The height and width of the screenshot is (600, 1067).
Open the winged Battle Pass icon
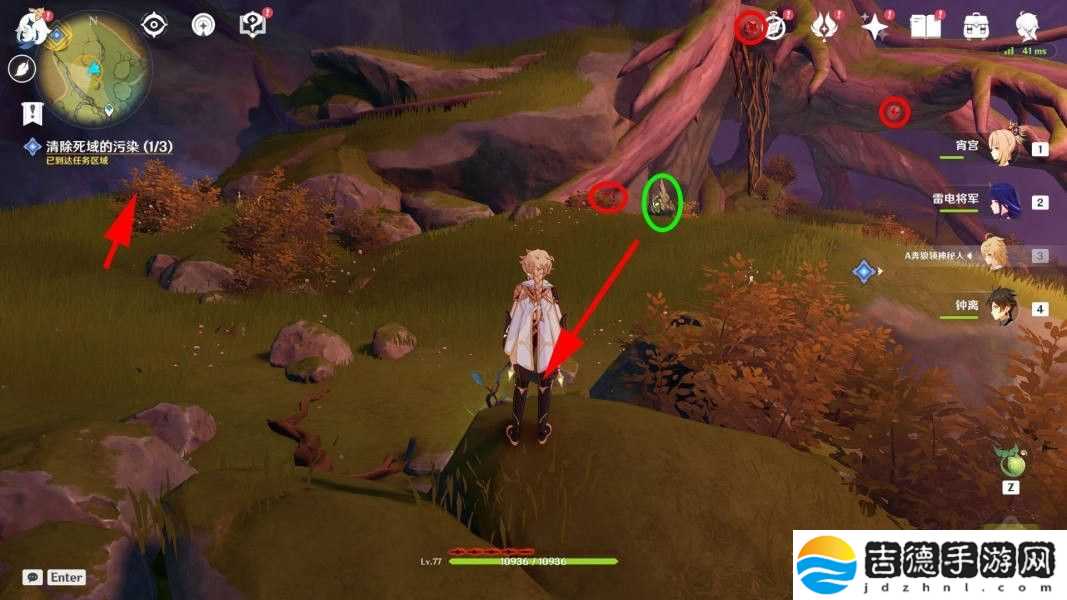click(825, 27)
